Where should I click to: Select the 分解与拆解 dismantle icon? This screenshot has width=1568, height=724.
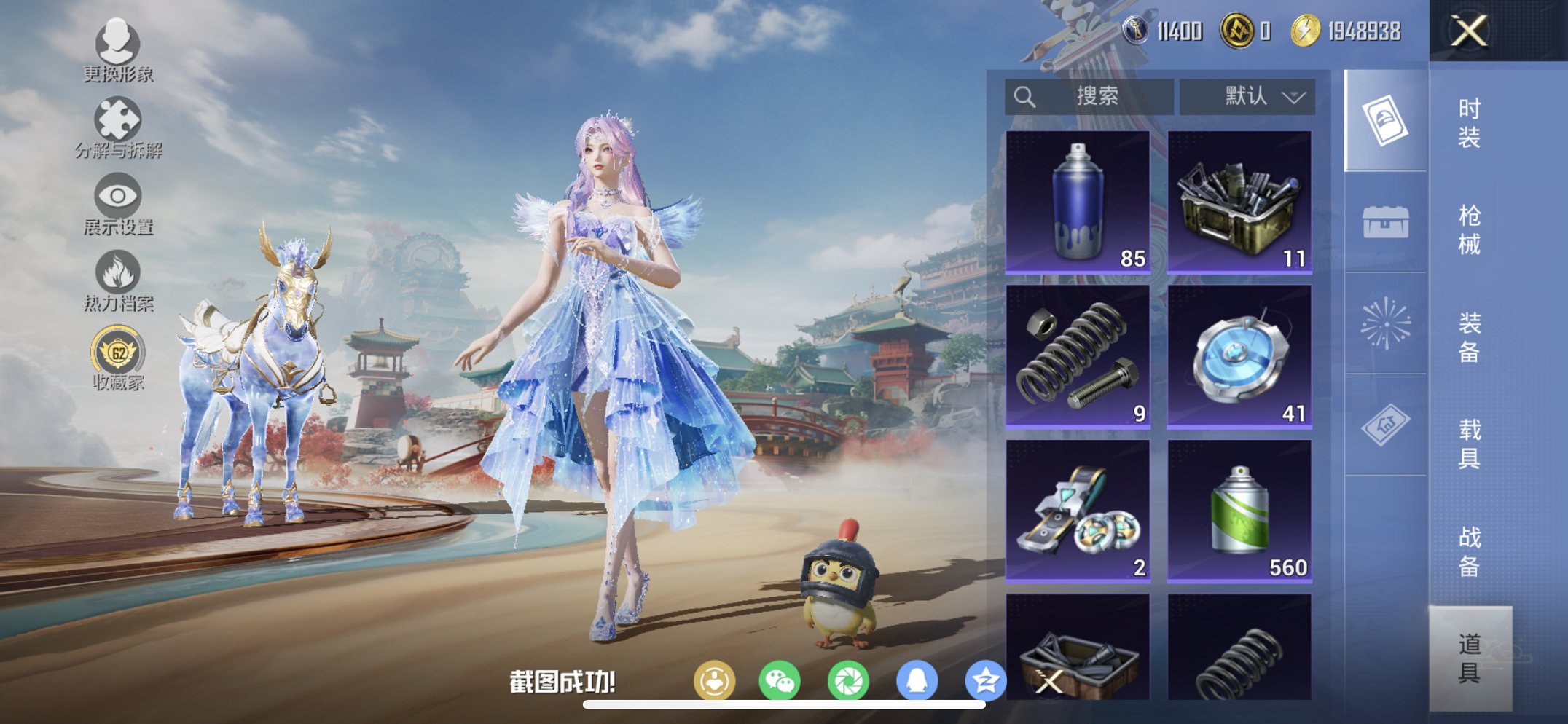[119, 117]
